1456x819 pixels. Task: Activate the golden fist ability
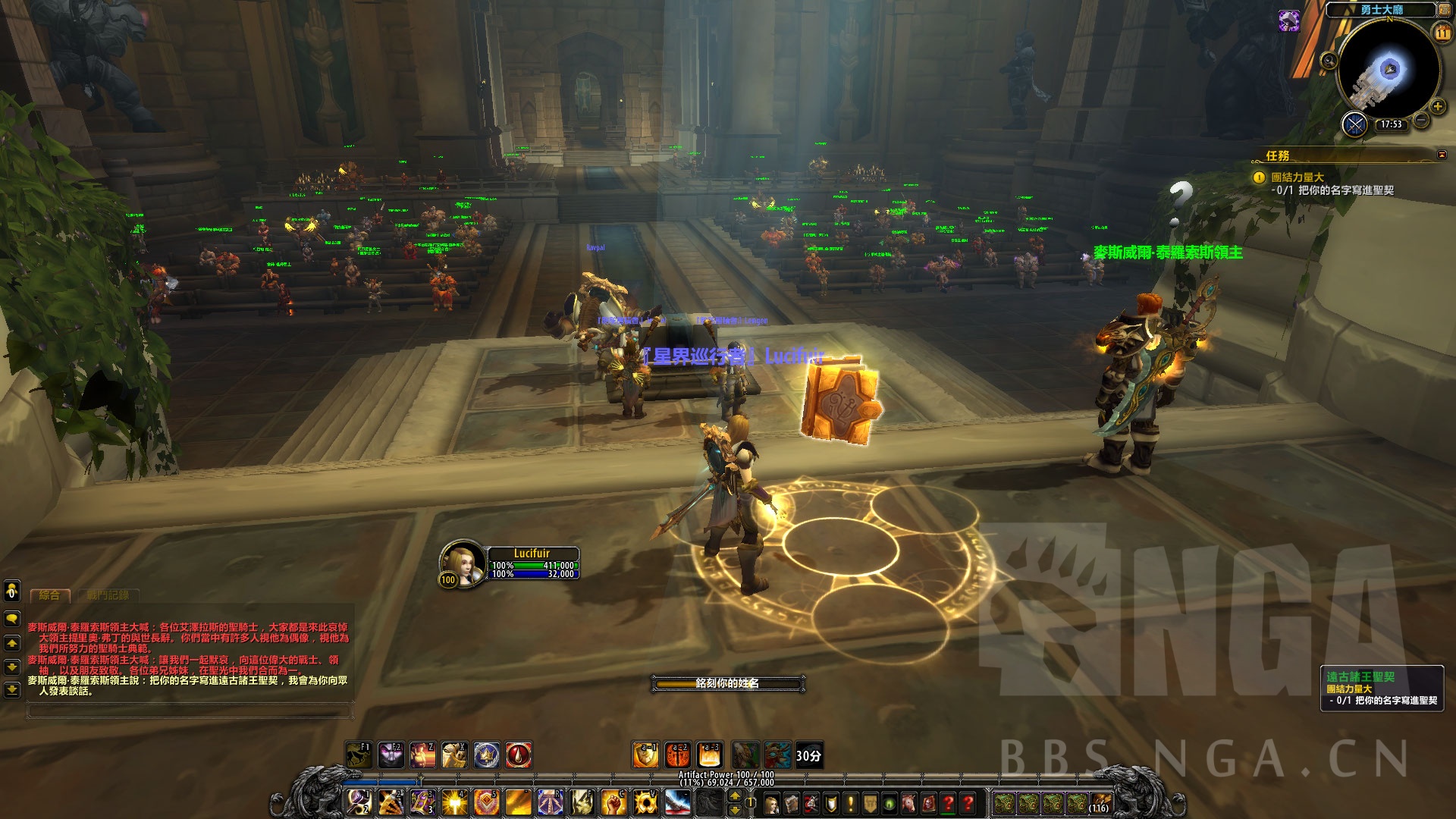coord(611,802)
